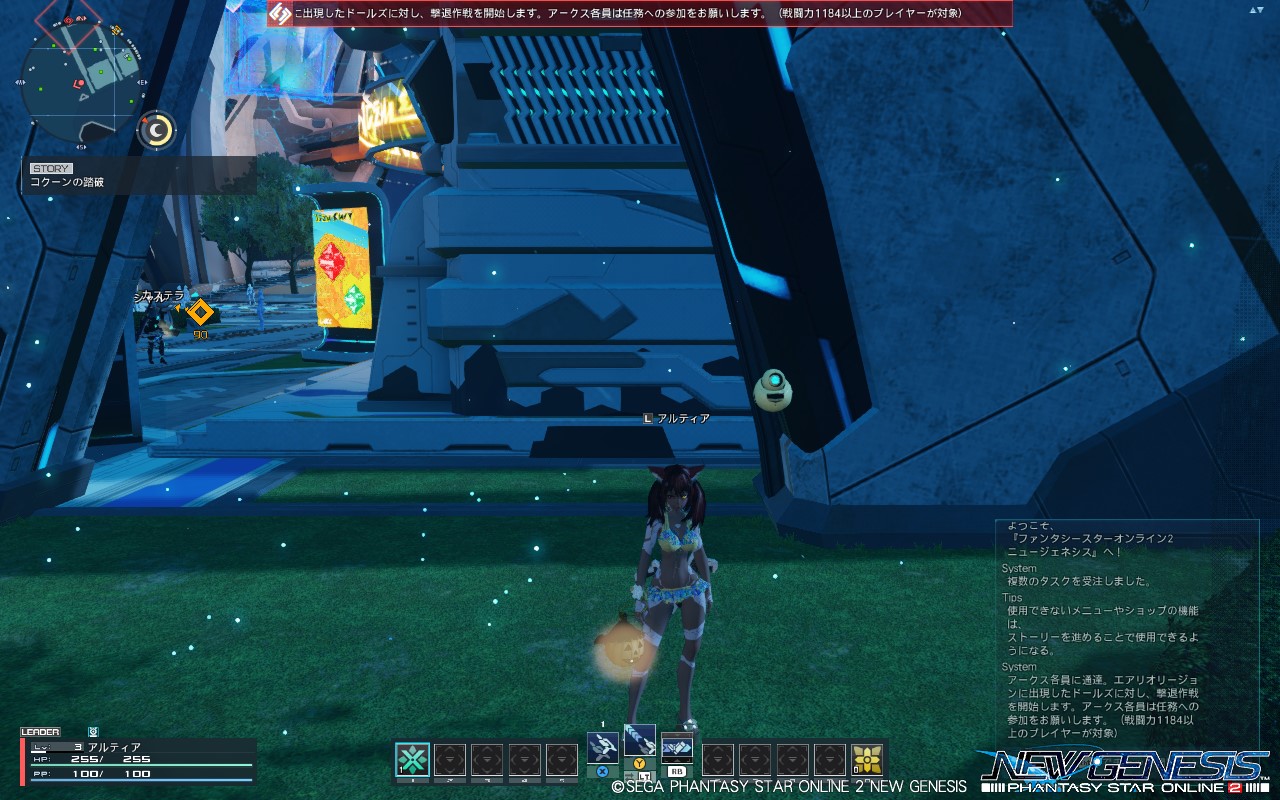Open the compass E direction marker on the minimap
Image resolution: width=1280 pixels, height=800 pixels.
pos(142,82)
